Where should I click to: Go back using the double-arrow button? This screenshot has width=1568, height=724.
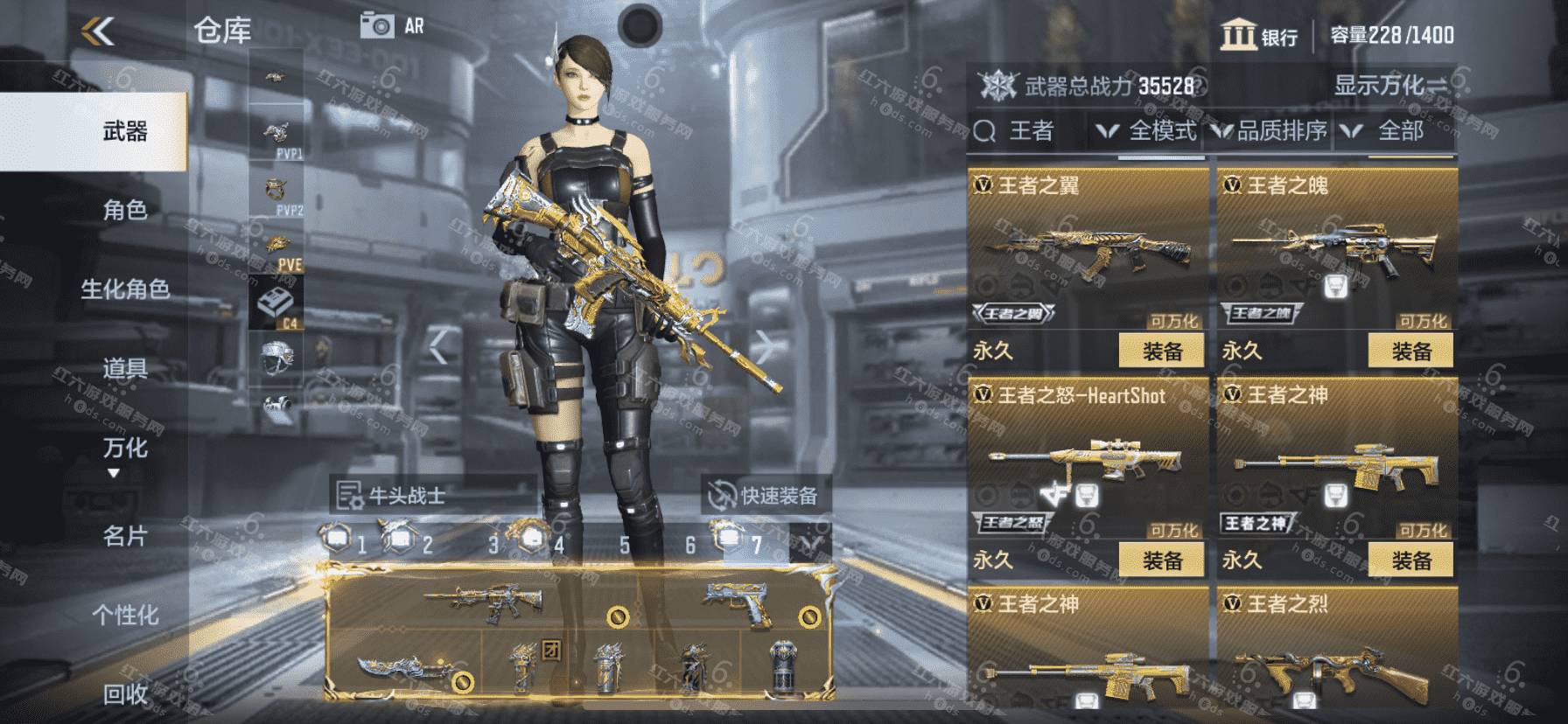point(97,32)
